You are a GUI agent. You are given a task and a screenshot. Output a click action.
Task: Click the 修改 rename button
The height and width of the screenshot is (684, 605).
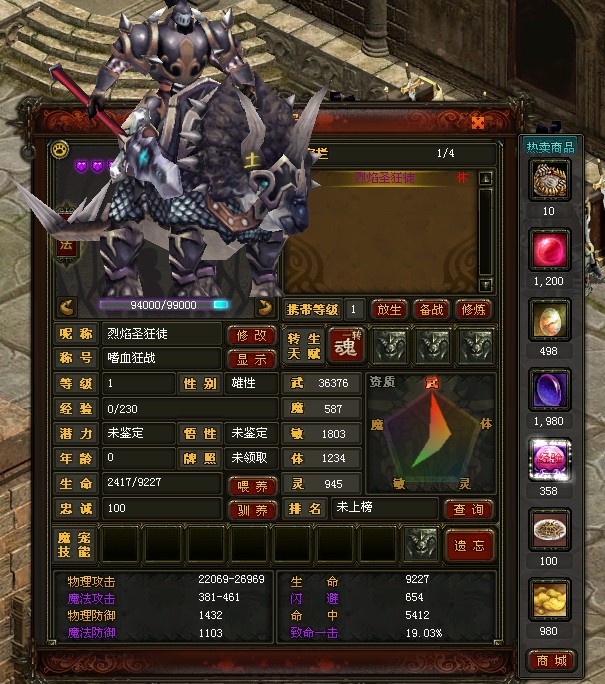[x=252, y=335]
